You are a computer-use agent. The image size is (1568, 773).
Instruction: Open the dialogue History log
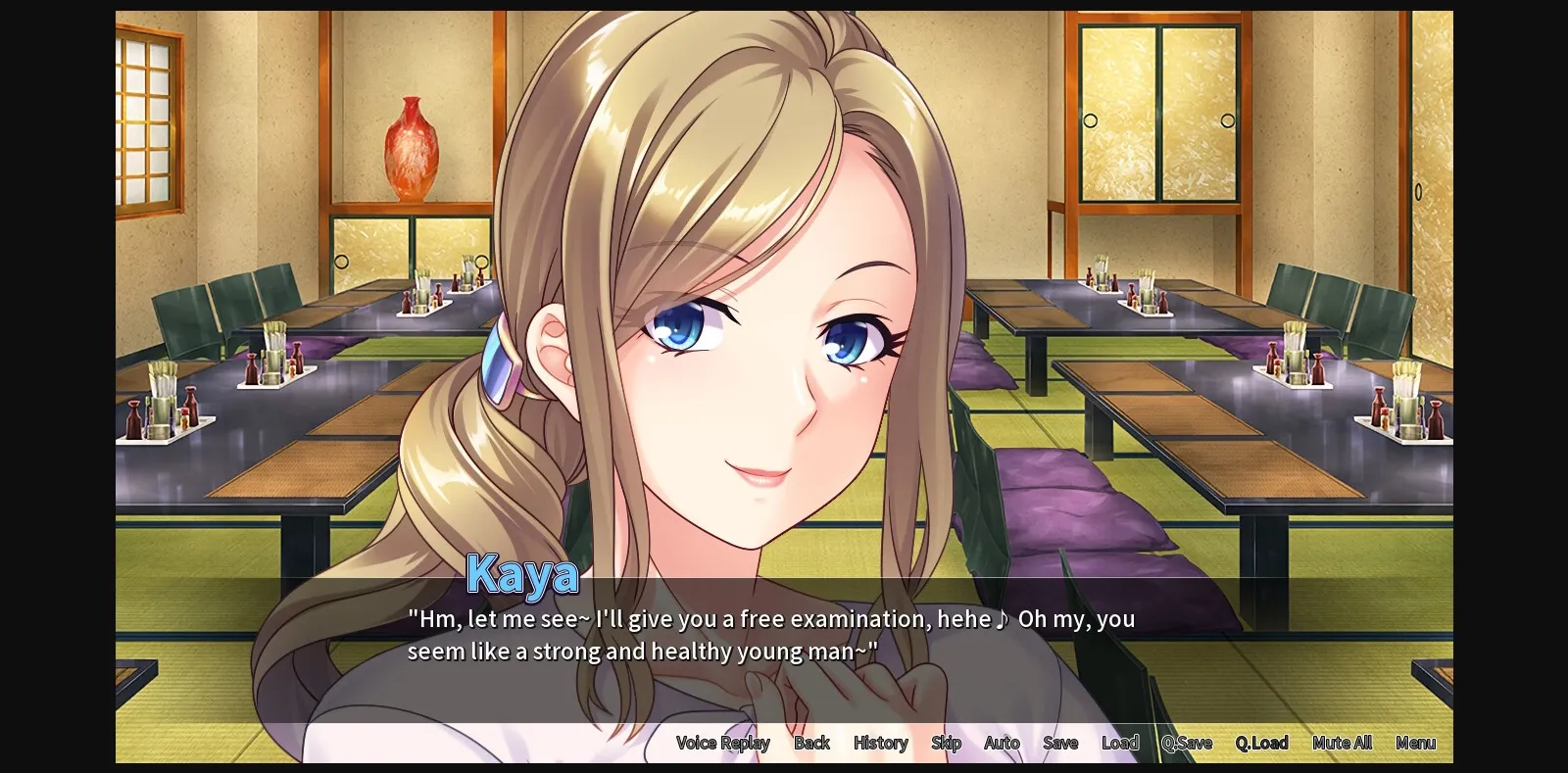[879, 743]
